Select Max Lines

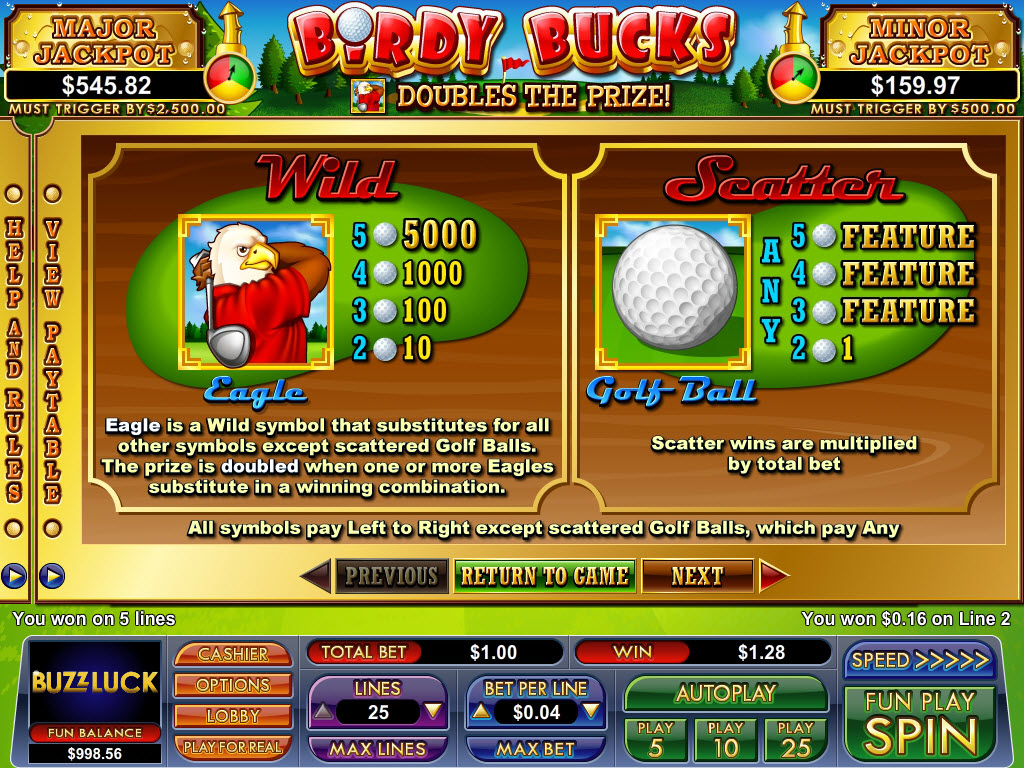click(x=377, y=748)
